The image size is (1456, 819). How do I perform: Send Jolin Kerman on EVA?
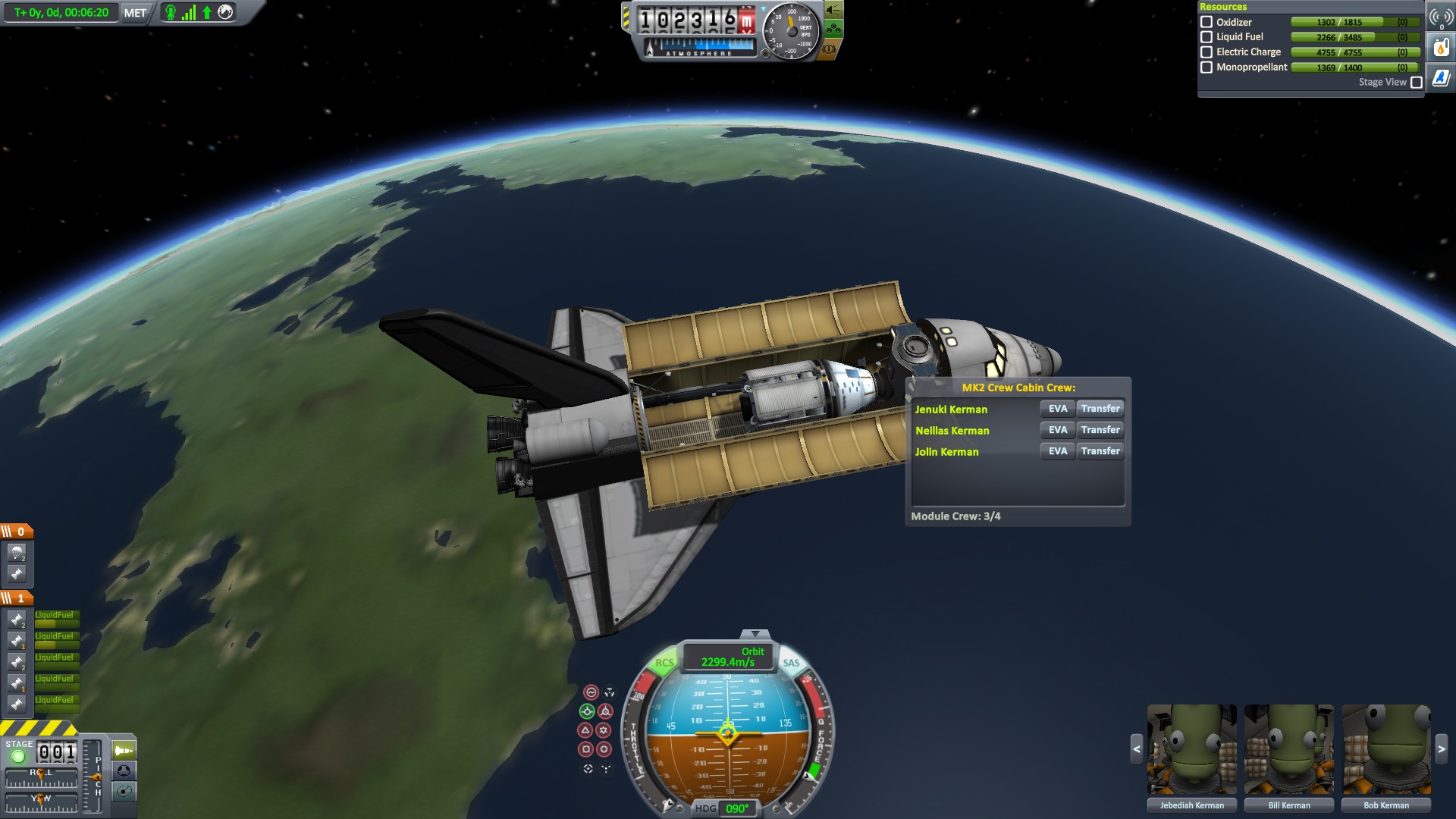[1057, 451]
